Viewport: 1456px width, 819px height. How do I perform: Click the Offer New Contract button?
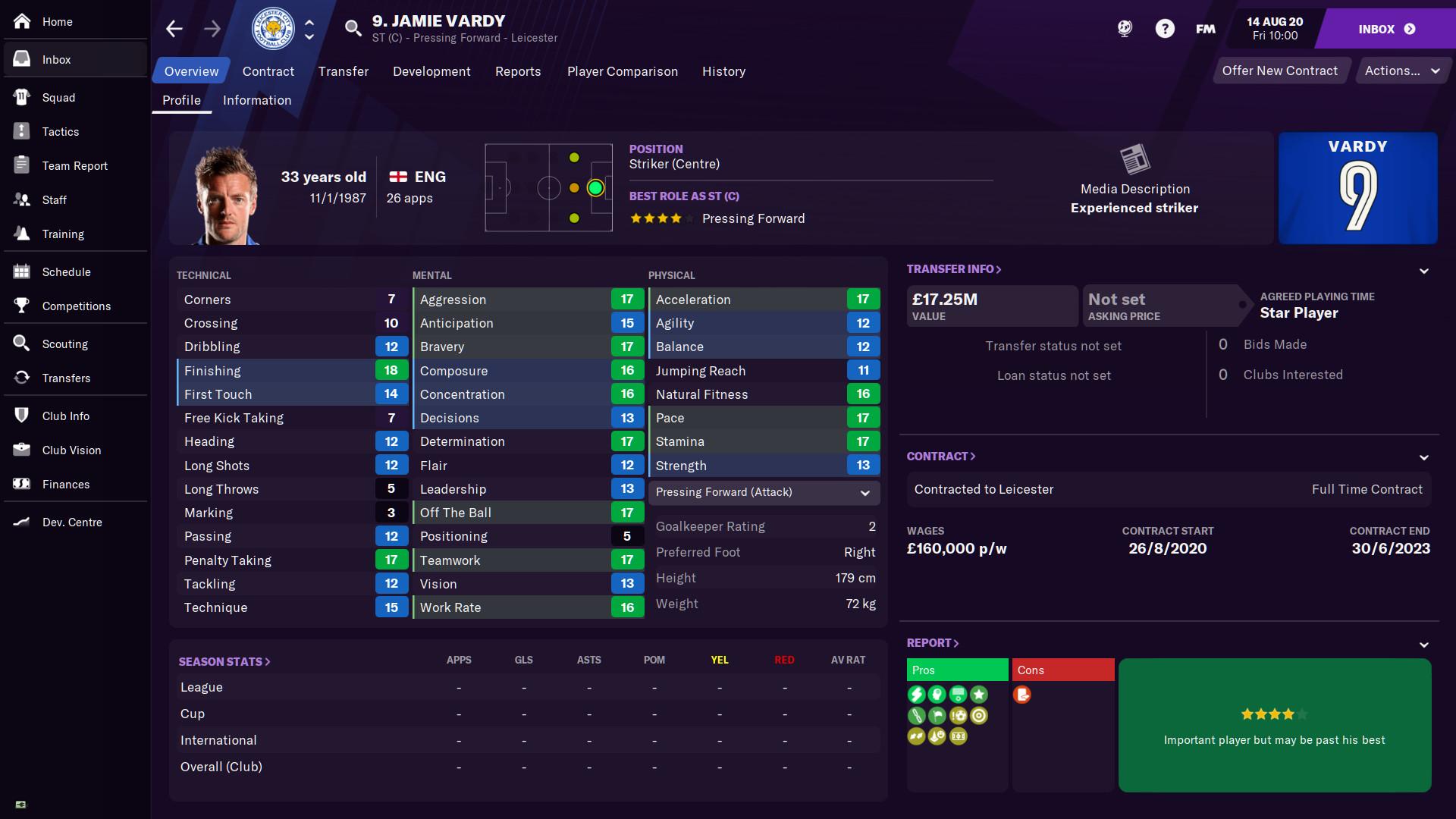[1280, 70]
